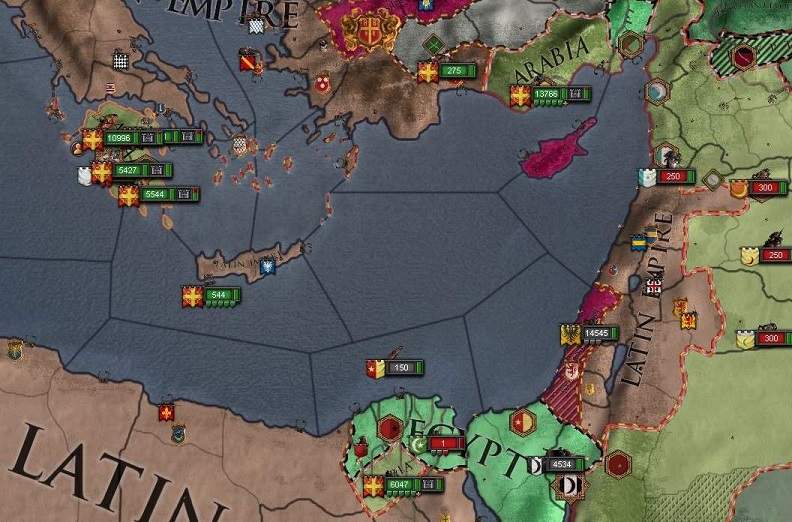The height and width of the screenshot is (522, 792).
Task: Select the army counter showing 4534
Action: click(562, 465)
